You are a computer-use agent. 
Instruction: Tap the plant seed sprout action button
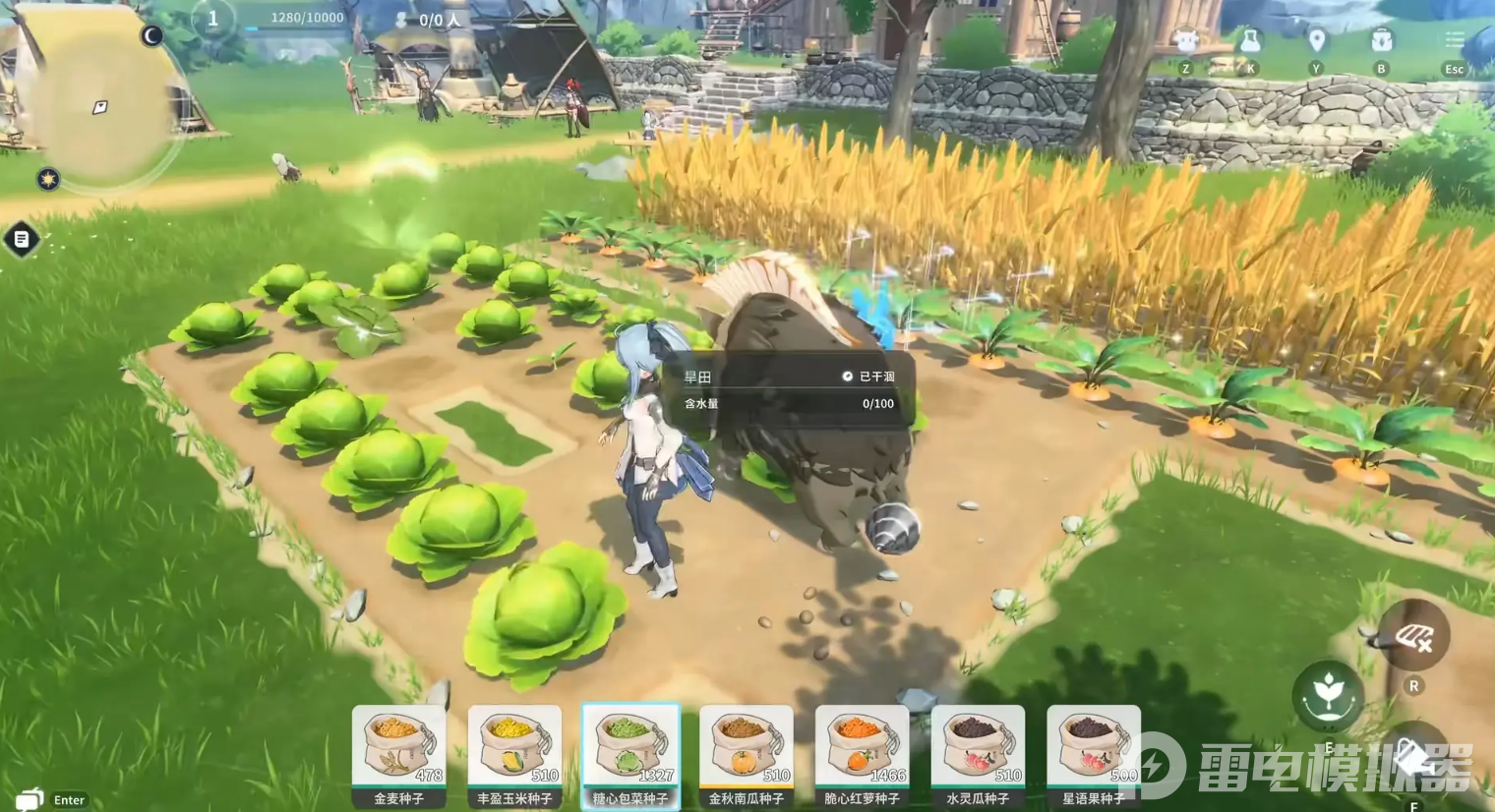point(1328,694)
